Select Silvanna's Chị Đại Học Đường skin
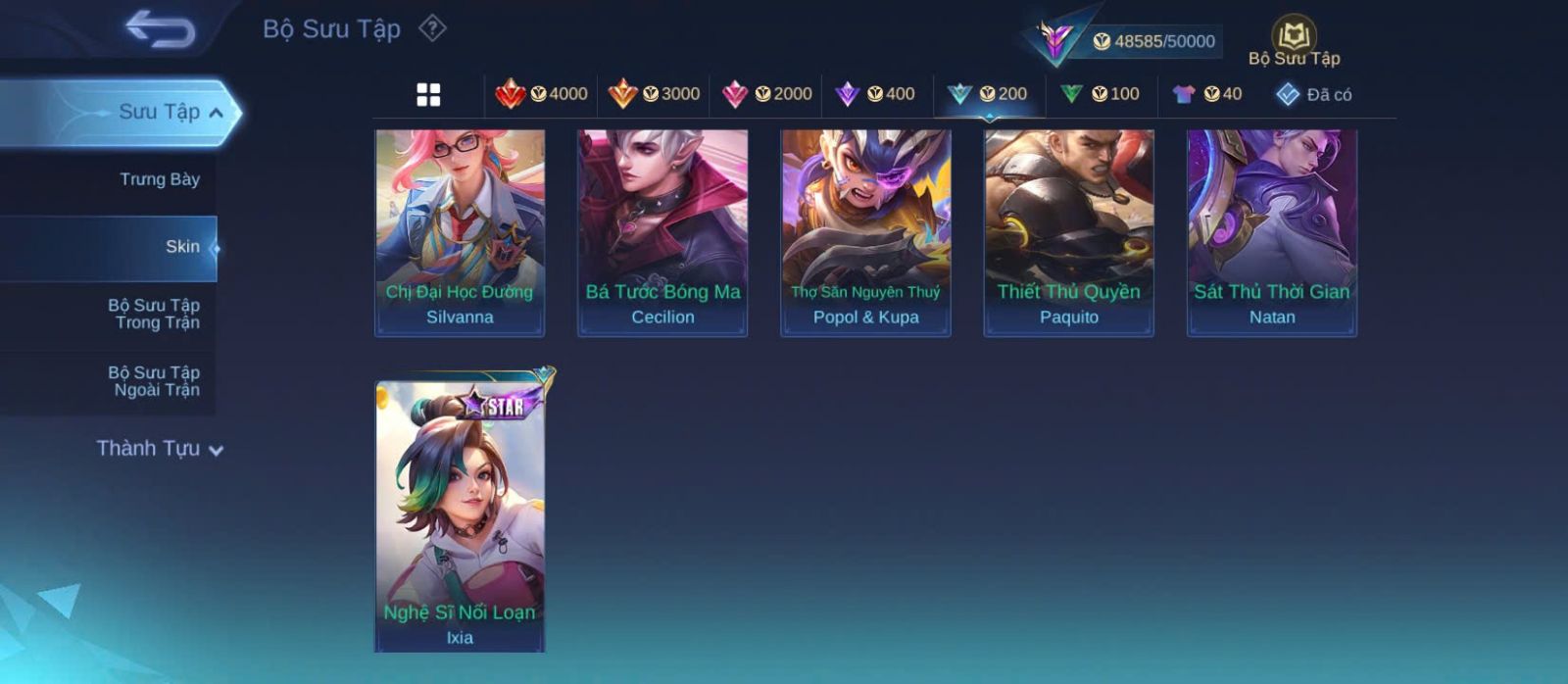1568x684 pixels. tap(460, 232)
